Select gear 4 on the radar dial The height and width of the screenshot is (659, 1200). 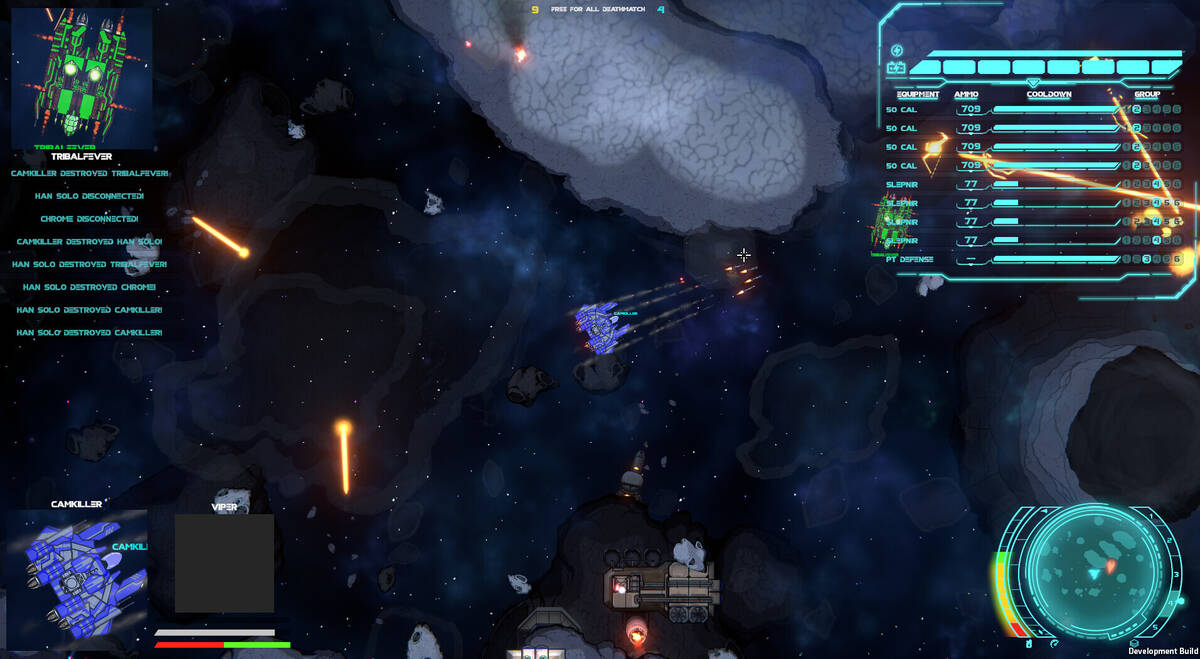(x=1171, y=604)
